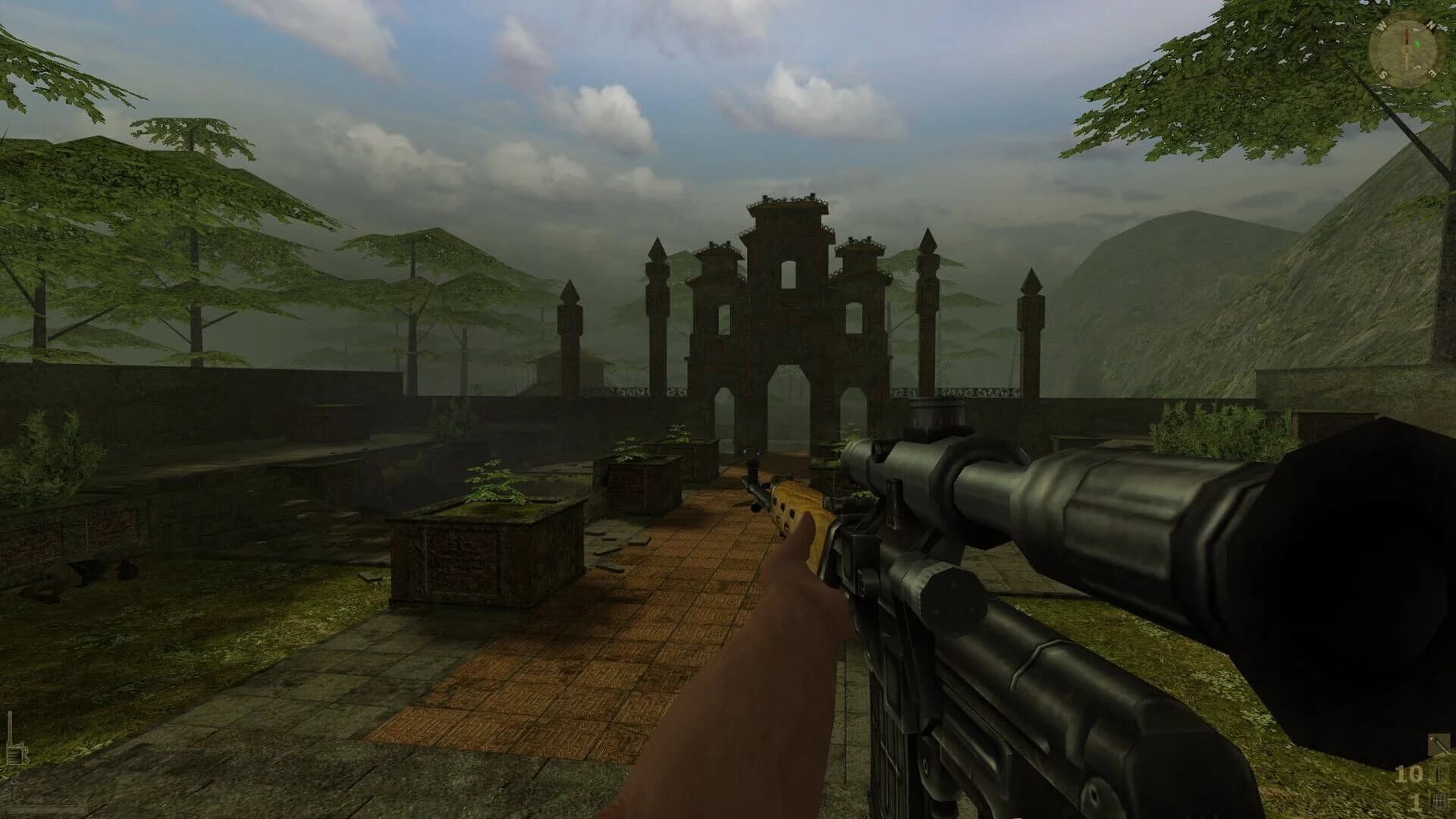1456x819 pixels.
Task: Click the green dot on the compass dial
Action: [x=1417, y=43]
